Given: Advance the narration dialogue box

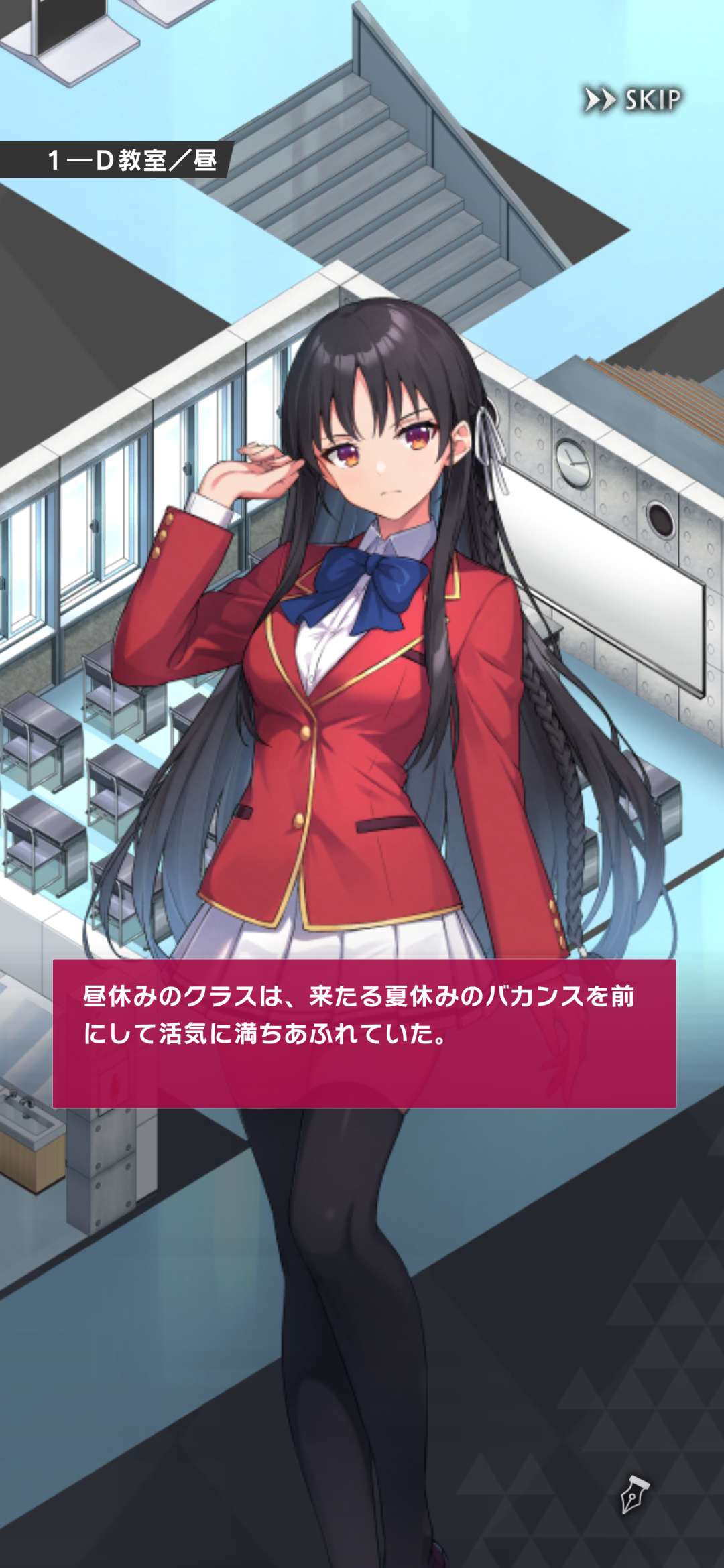Looking at the screenshot, I should pos(364,1033).
